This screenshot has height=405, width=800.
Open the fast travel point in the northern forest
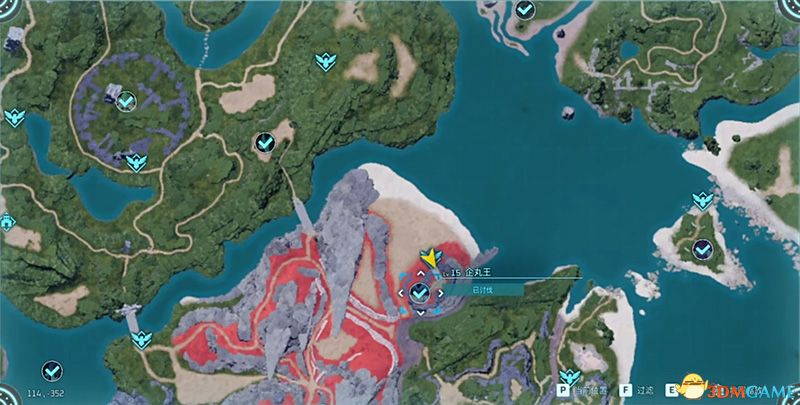pos(325,62)
